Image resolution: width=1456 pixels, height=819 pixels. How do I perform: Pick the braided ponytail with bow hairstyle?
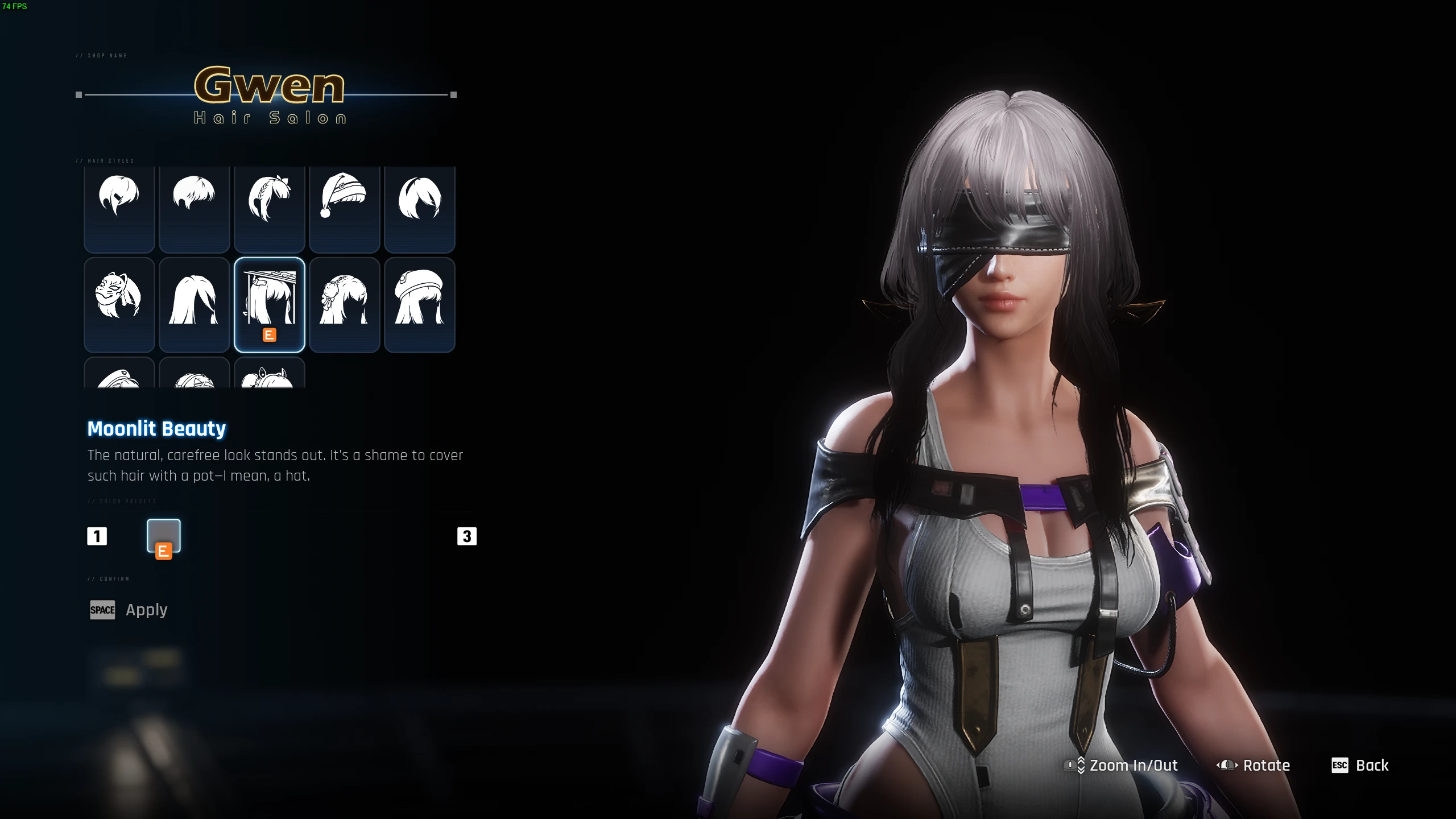(x=269, y=209)
